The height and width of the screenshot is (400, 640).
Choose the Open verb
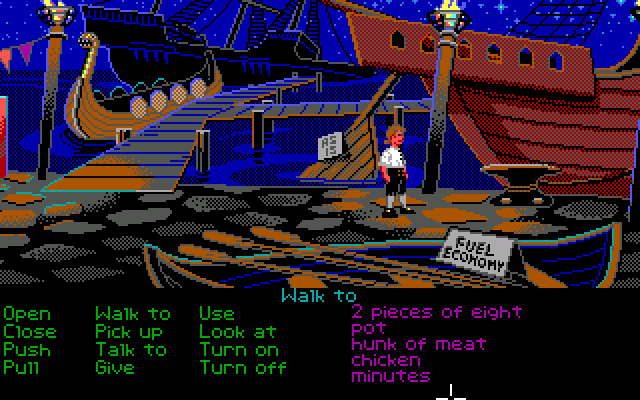tap(26, 314)
